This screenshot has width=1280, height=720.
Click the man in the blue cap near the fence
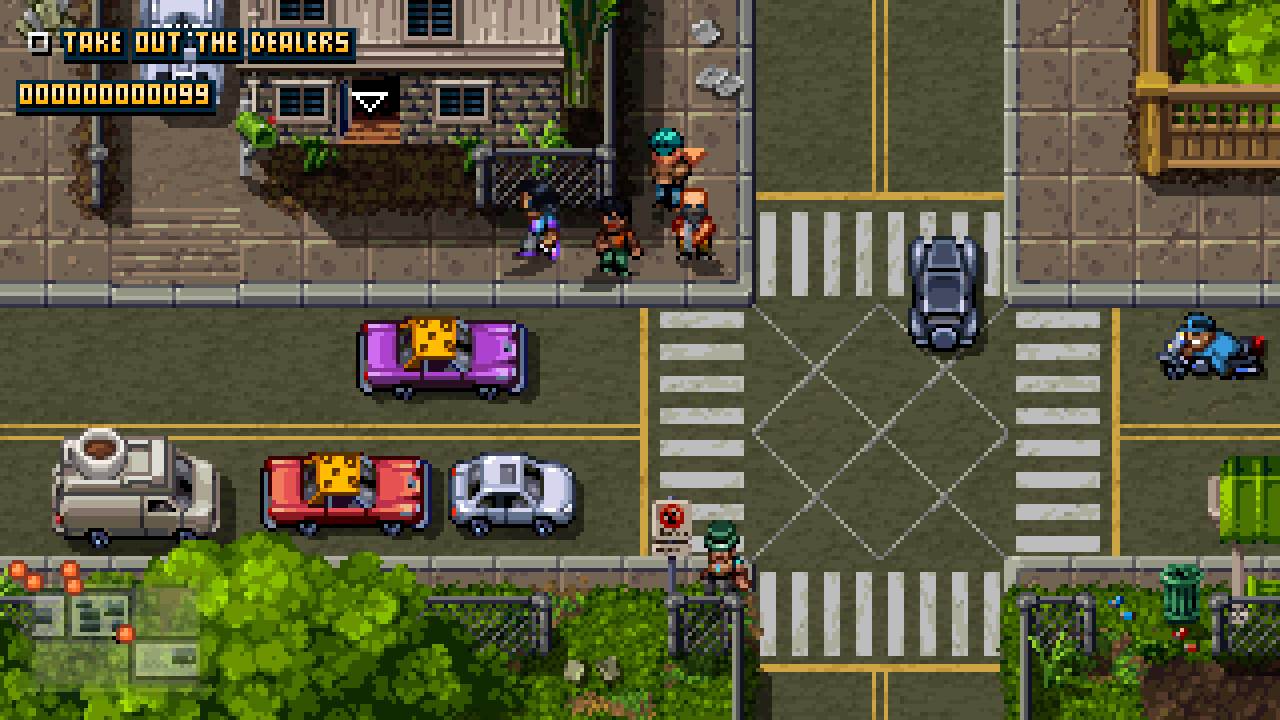(665, 170)
